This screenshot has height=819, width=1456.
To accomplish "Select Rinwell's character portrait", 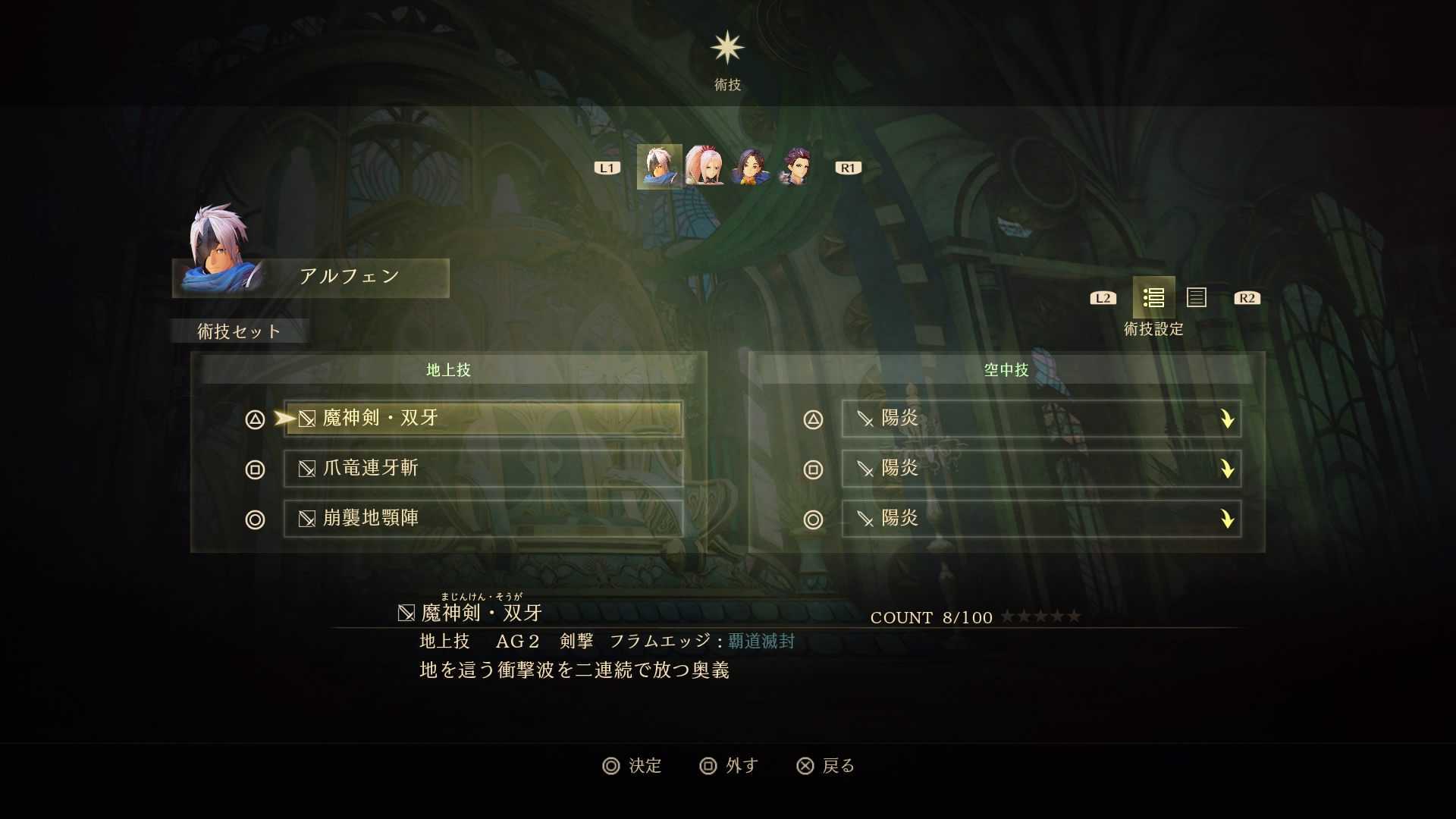I will click(751, 167).
